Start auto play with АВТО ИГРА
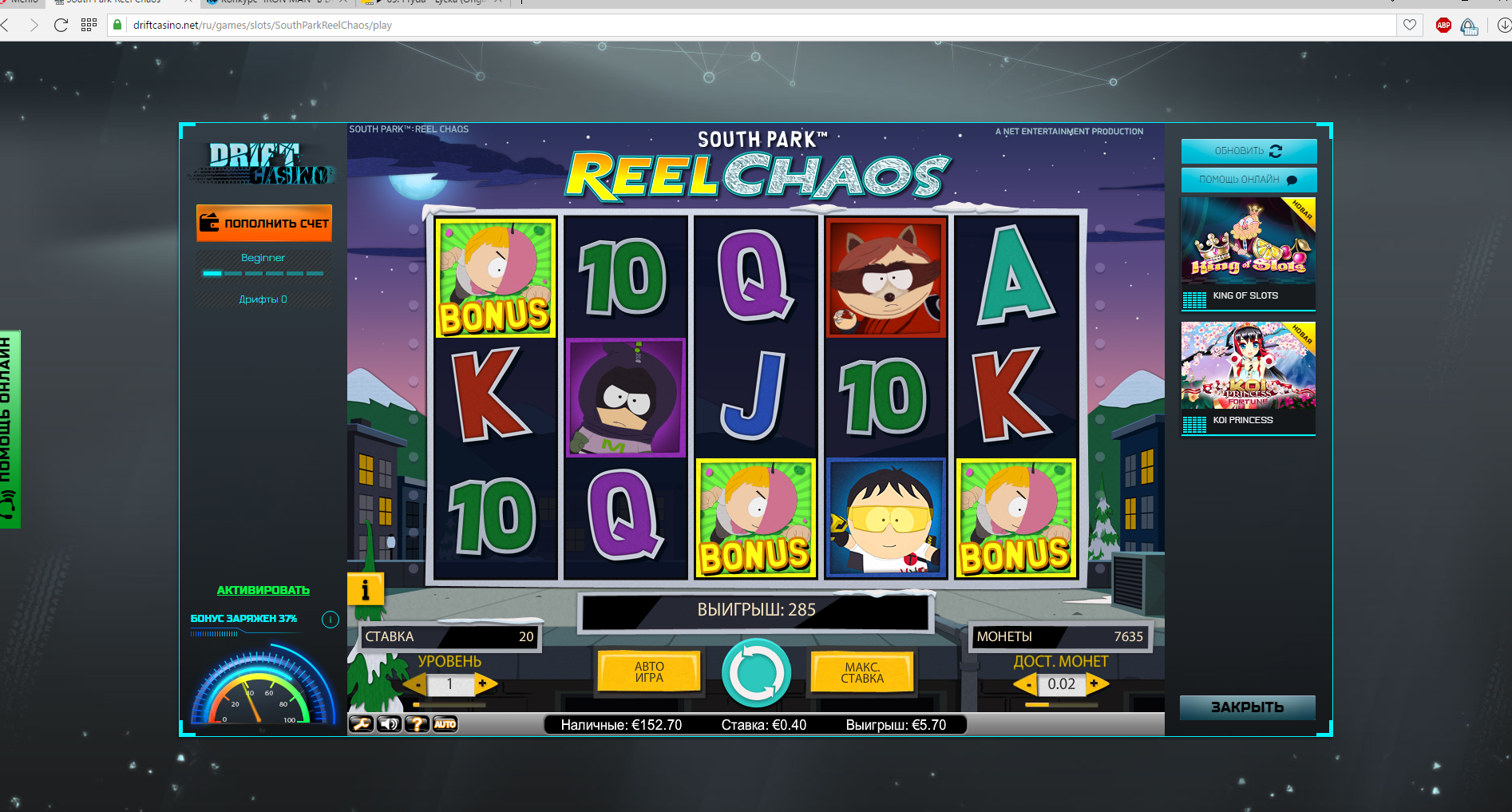The image size is (1512, 812). pos(649,672)
